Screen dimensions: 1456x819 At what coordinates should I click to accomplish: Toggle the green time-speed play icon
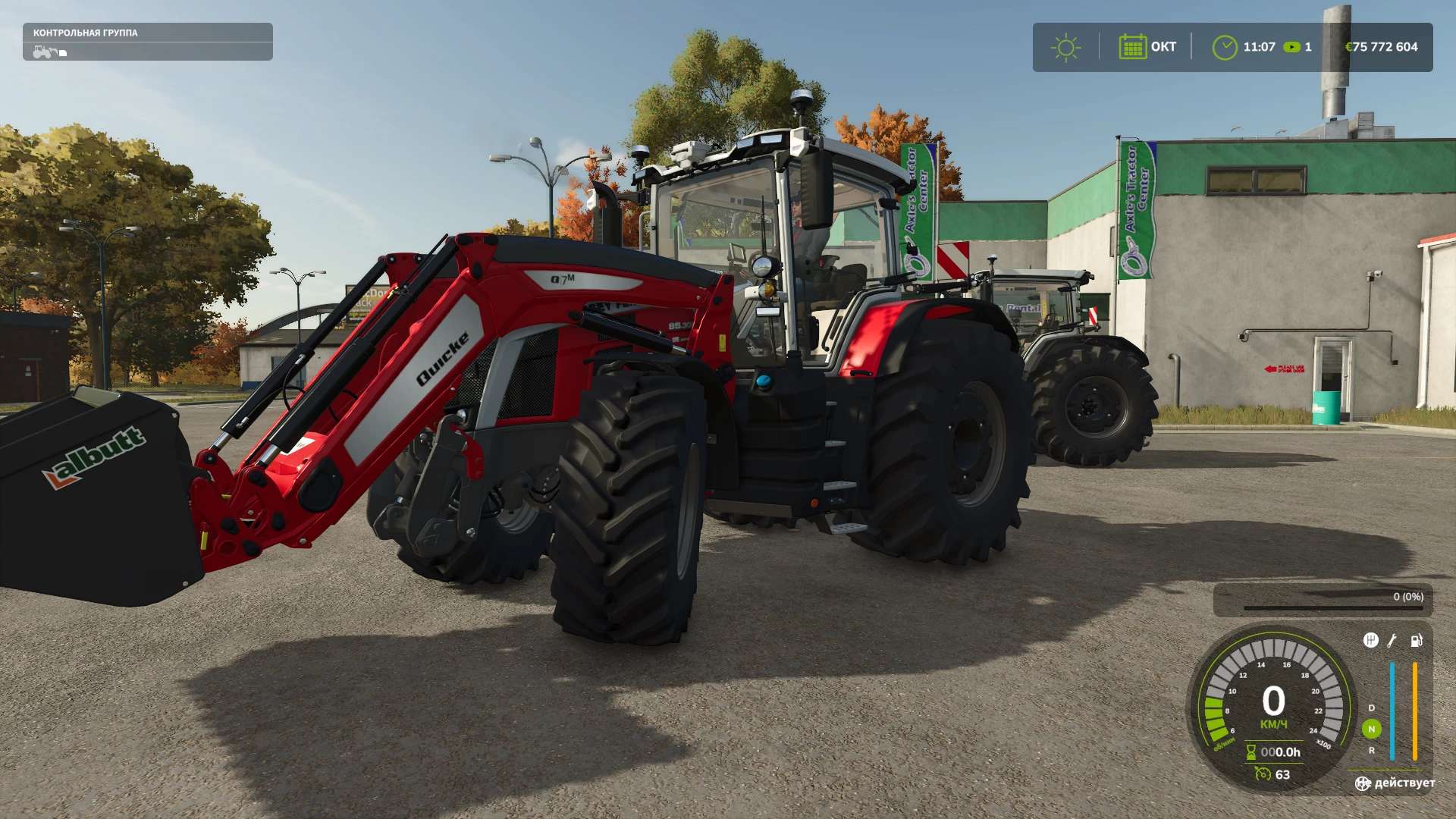coord(1291,47)
